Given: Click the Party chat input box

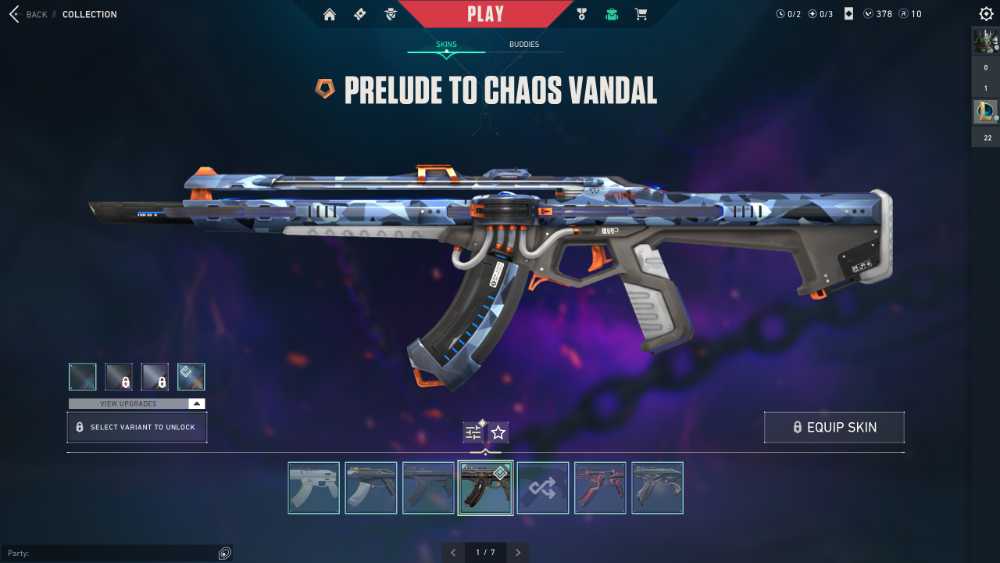Looking at the screenshot, I should pyautogui.click(x=110, y=553).
